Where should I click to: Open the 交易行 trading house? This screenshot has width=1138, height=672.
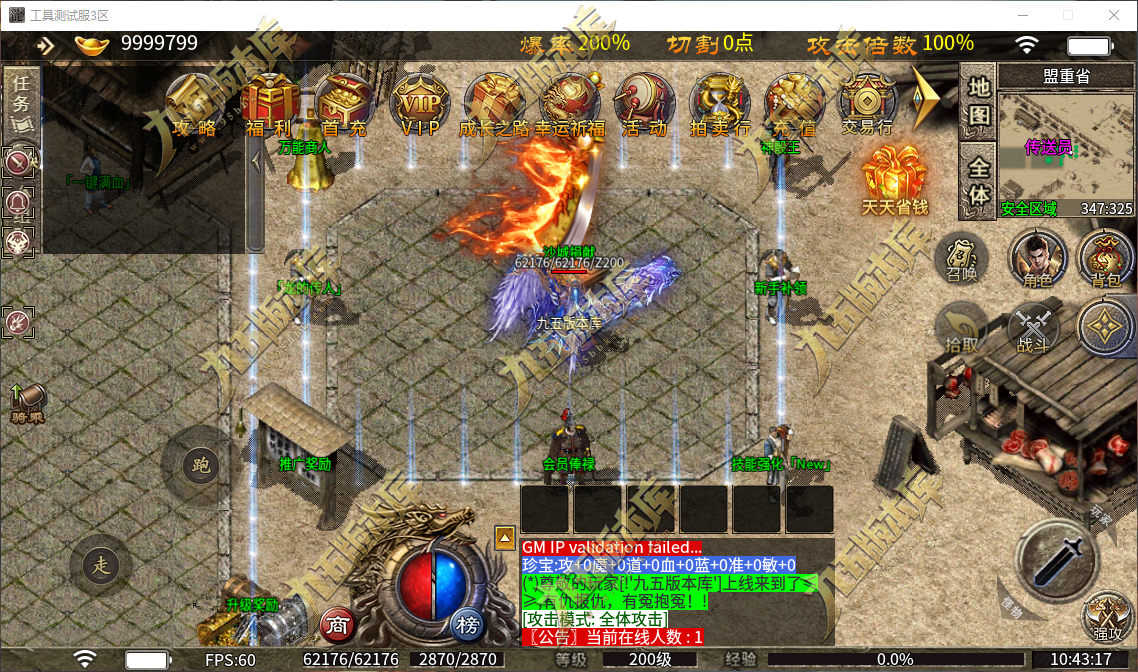pyautogui.click(x=867, y=105)
